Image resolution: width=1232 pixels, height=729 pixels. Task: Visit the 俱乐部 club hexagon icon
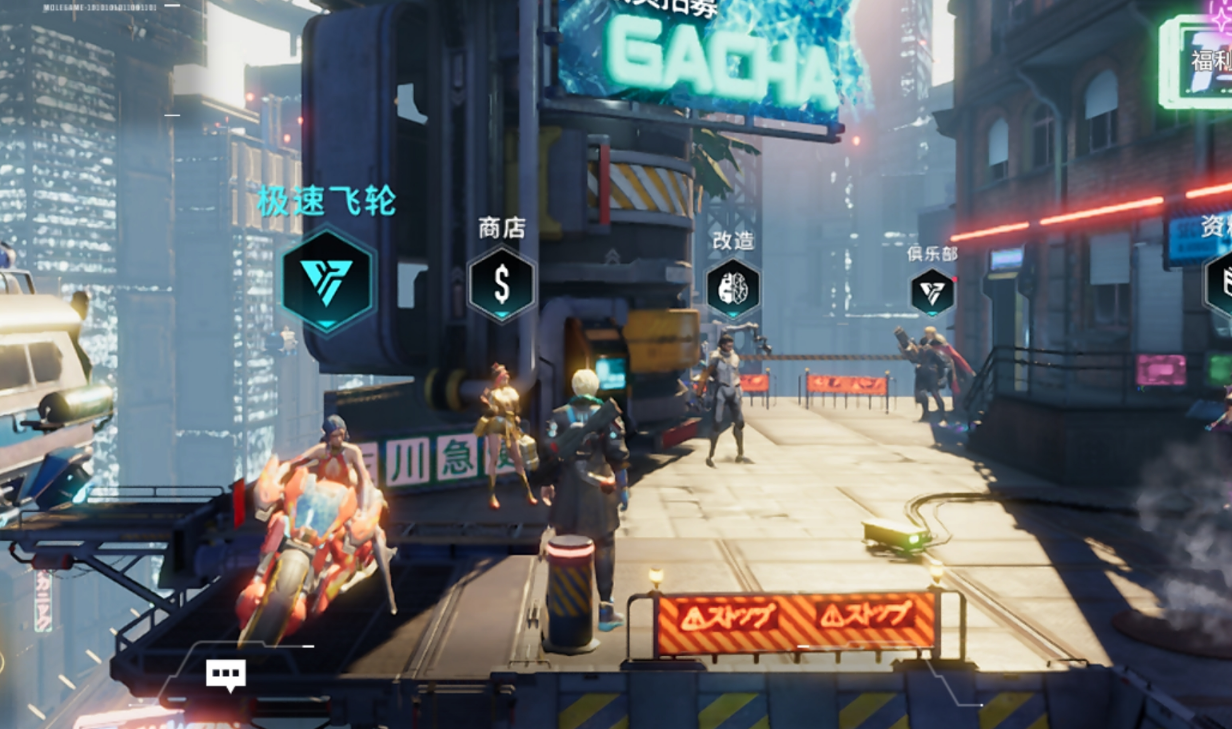pos(932,292)
